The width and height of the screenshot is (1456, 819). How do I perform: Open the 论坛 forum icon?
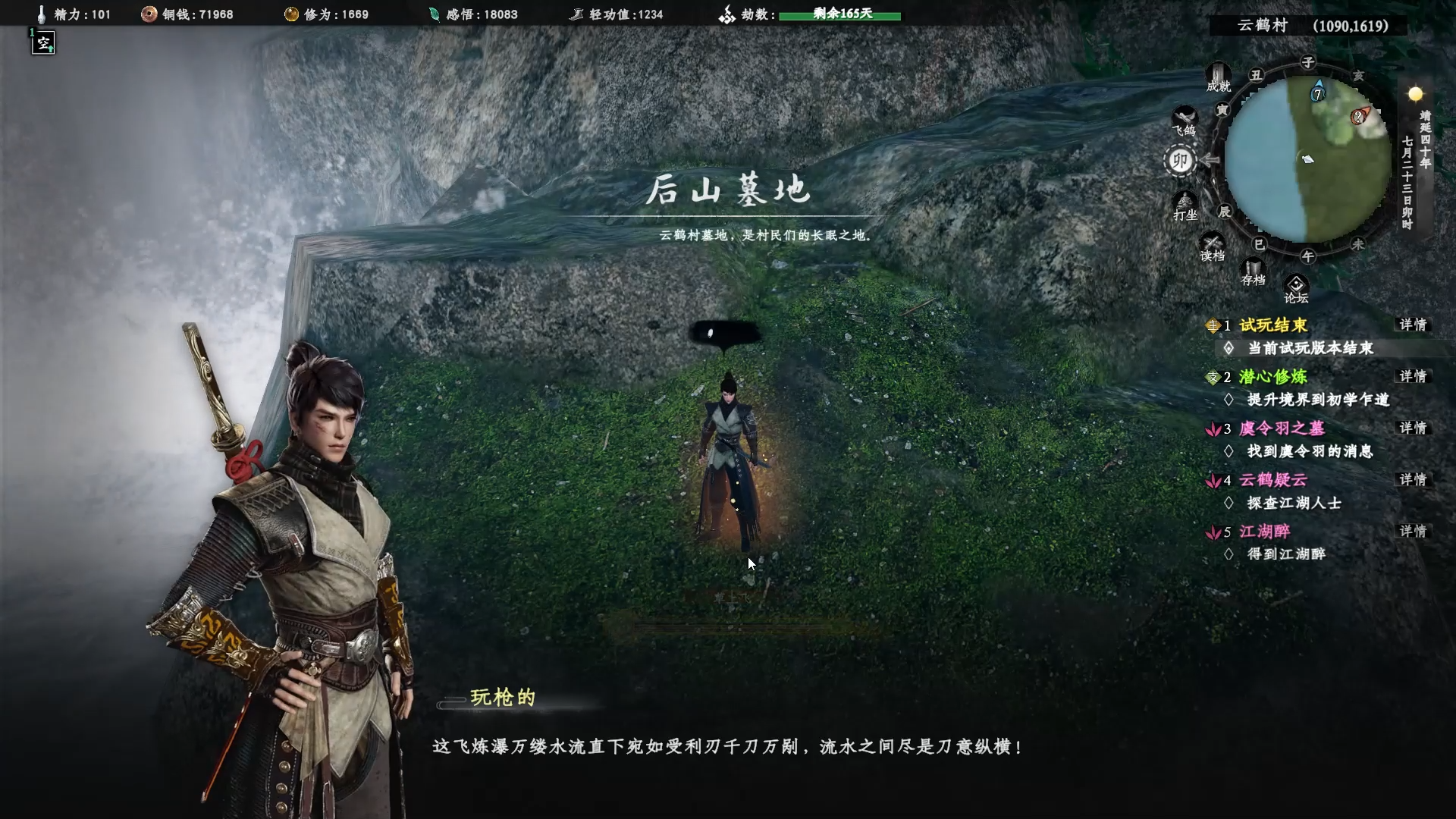[x=1296, y=289]
